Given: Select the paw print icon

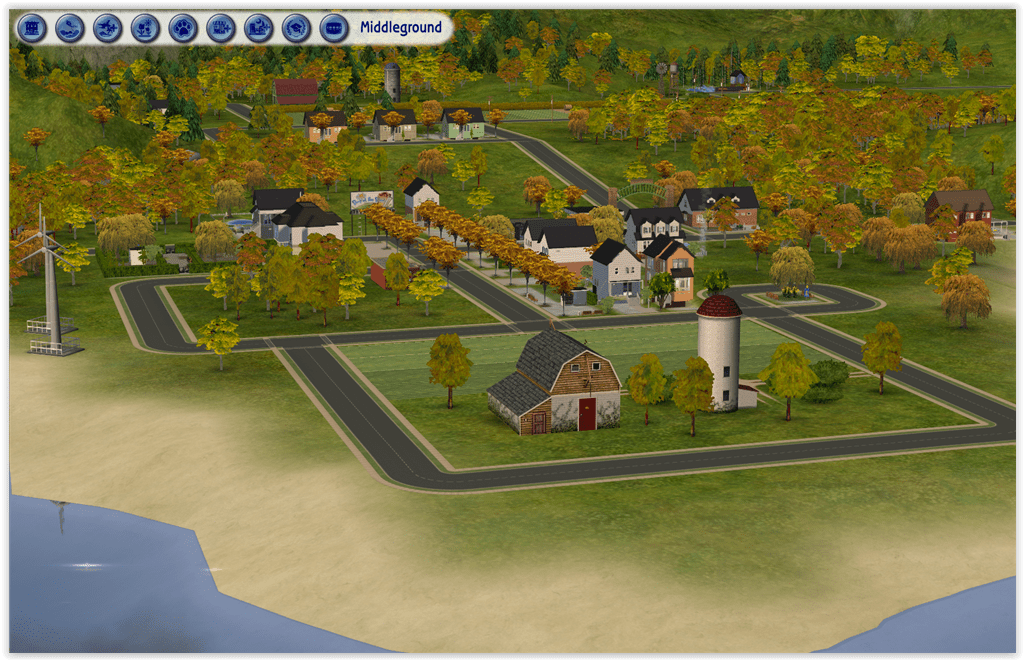Looking at the screenshot, I should 183,28.
